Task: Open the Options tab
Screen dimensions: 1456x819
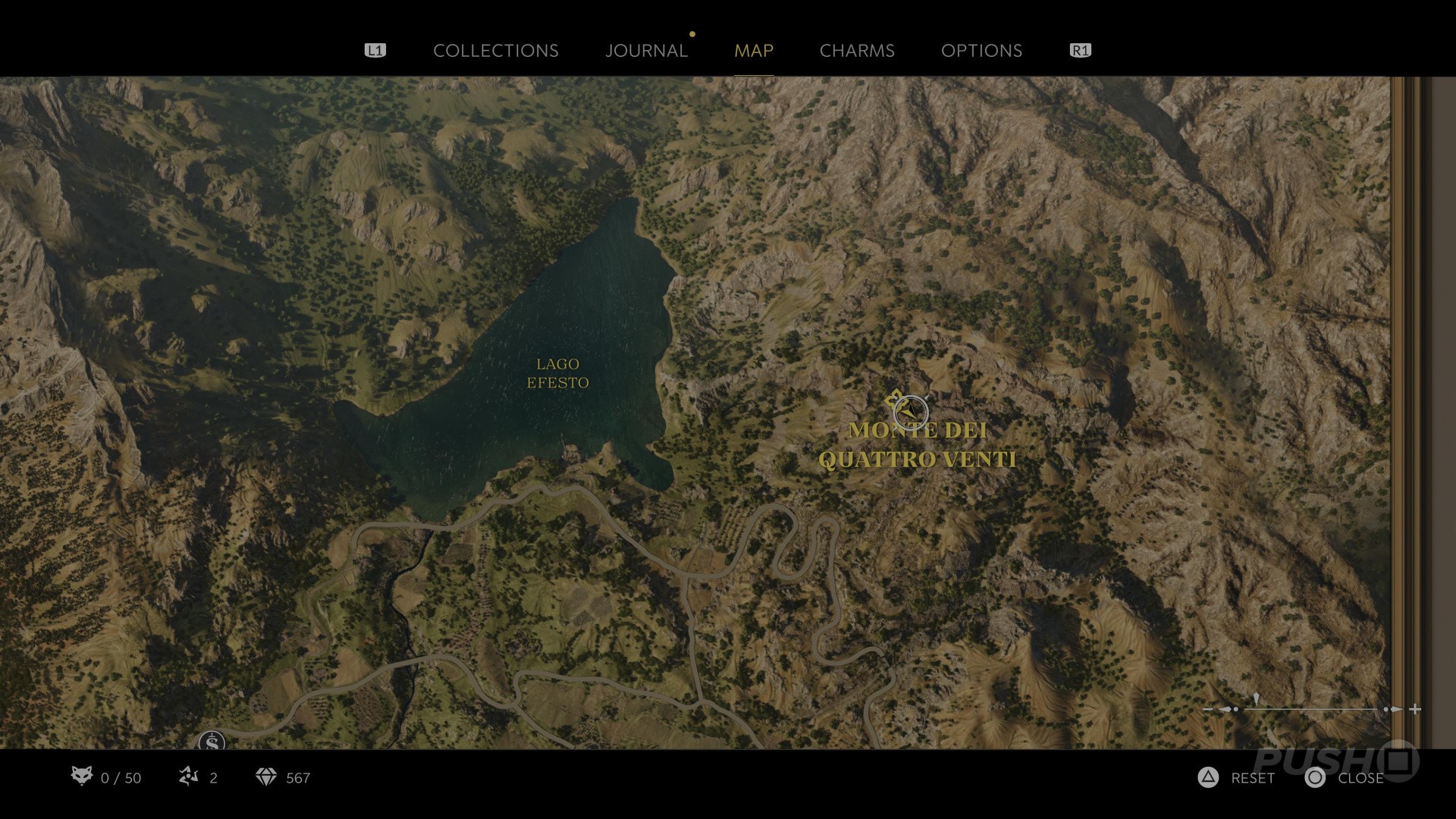Action: point(981,51)
